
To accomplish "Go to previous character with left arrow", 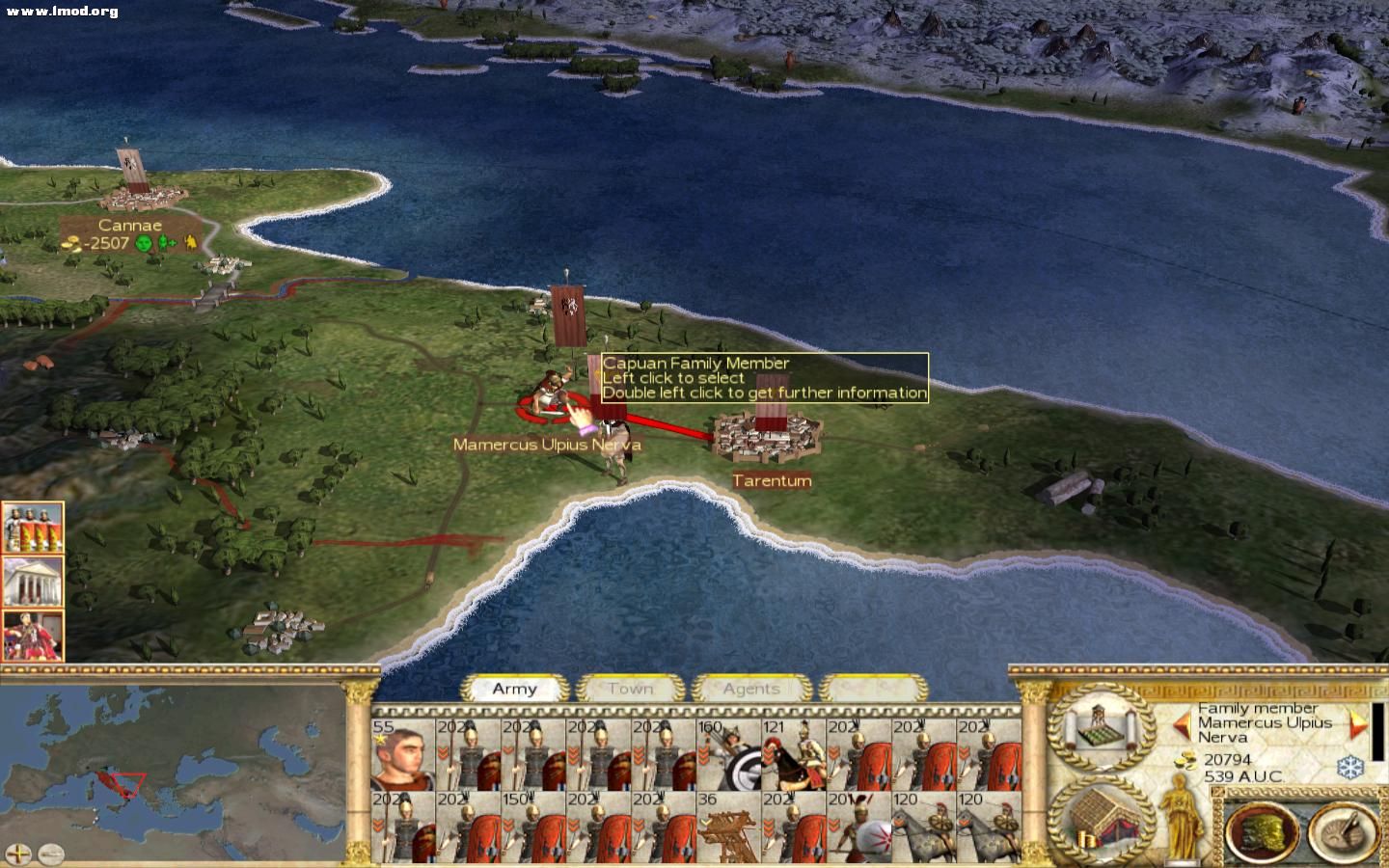I will click(1183, 723).
